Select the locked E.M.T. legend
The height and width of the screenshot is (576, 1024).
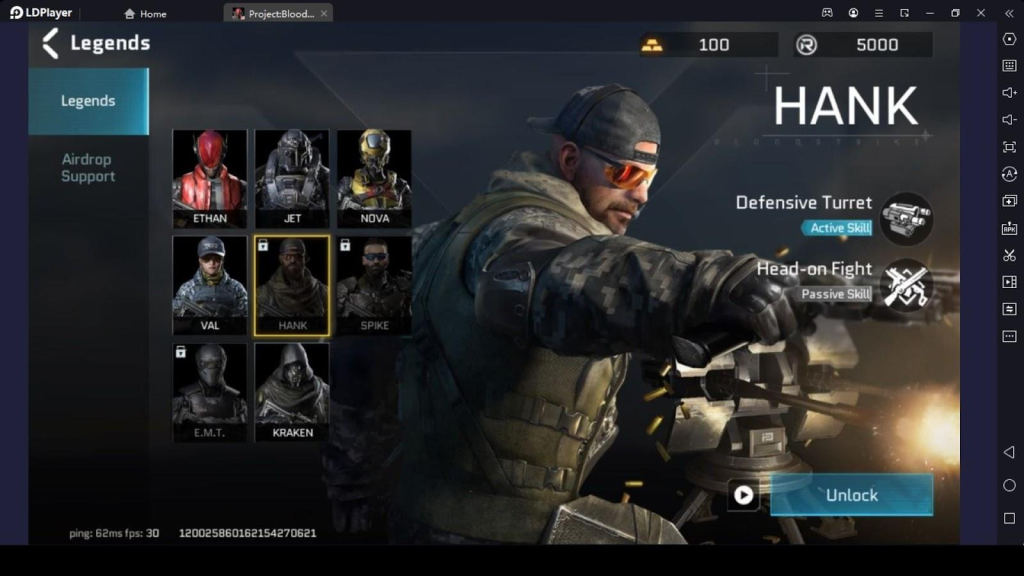(x=210, y=392)
